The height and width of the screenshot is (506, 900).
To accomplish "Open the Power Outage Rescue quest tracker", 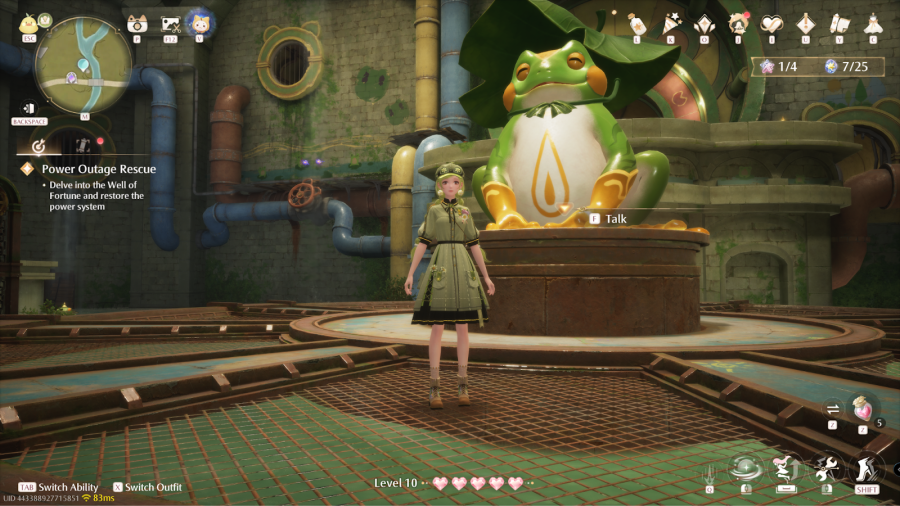I will 98,169.
